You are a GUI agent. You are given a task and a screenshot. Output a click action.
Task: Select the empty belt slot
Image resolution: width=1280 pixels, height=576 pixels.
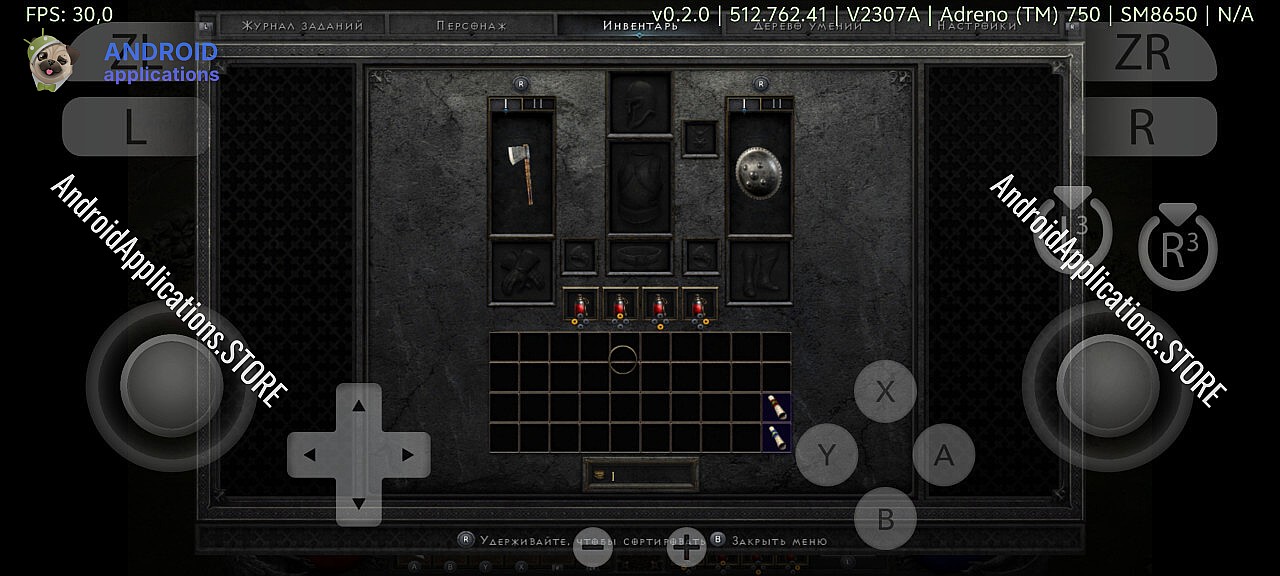click(x=640, y=256)
